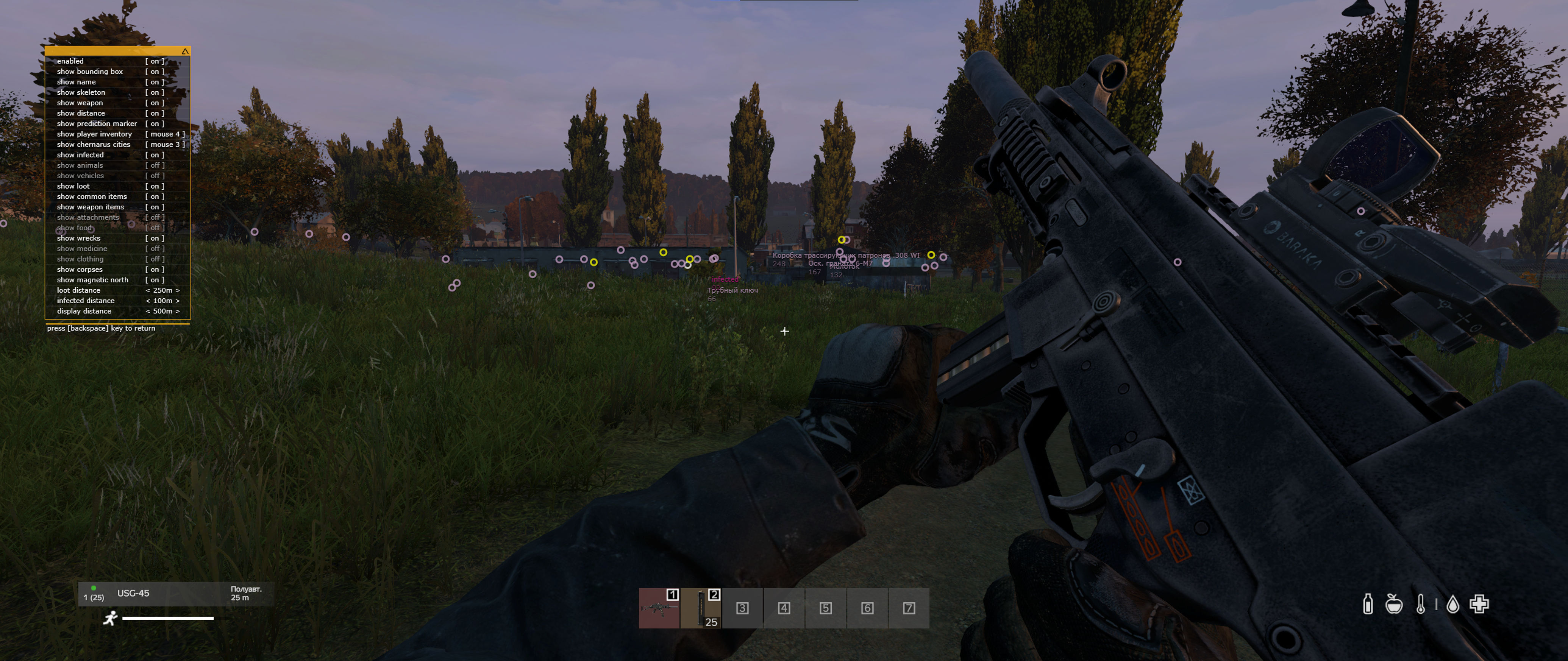
Task: Collapse the menu using the triangle icon
Action: (185, 52)
